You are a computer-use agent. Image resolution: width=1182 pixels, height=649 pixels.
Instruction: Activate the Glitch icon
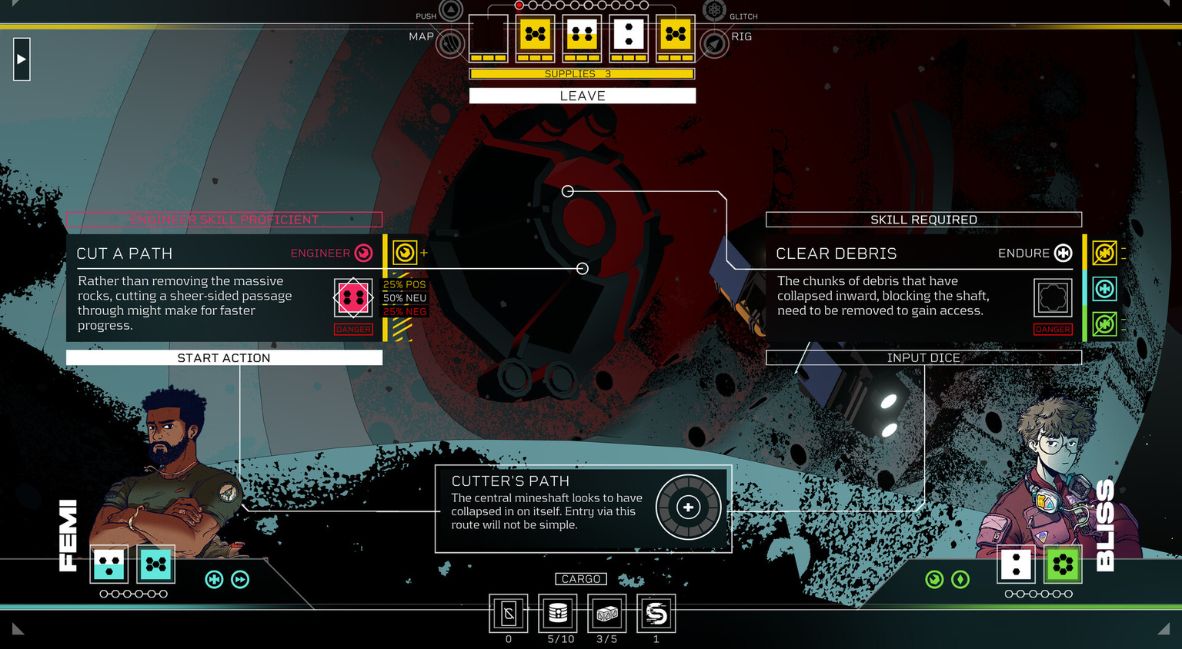(x=713, y=11)
